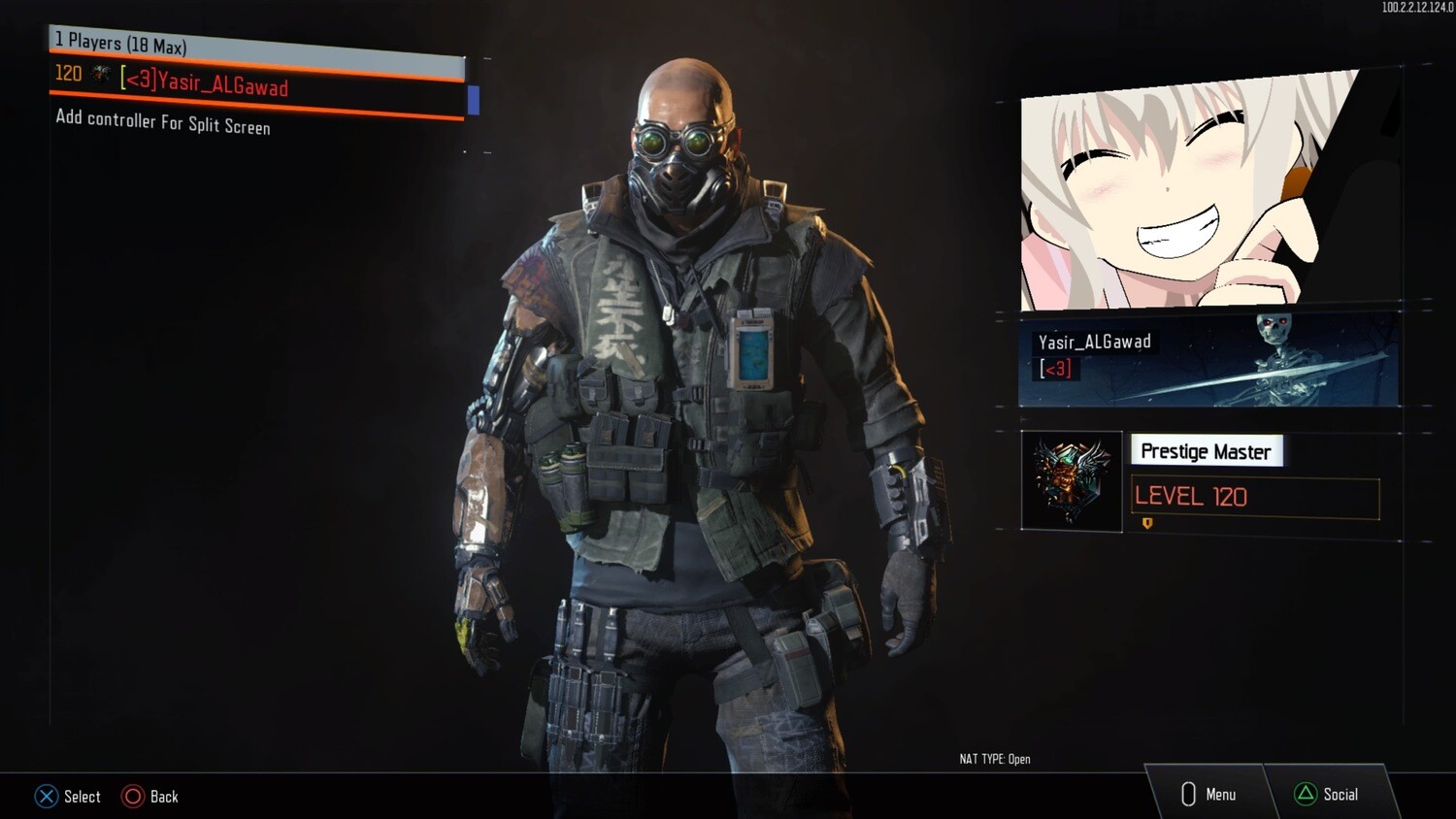Click the blue scrollbar on the player list
The height and width of the screenshot is (819, 1456).
[x=473, y=99]
